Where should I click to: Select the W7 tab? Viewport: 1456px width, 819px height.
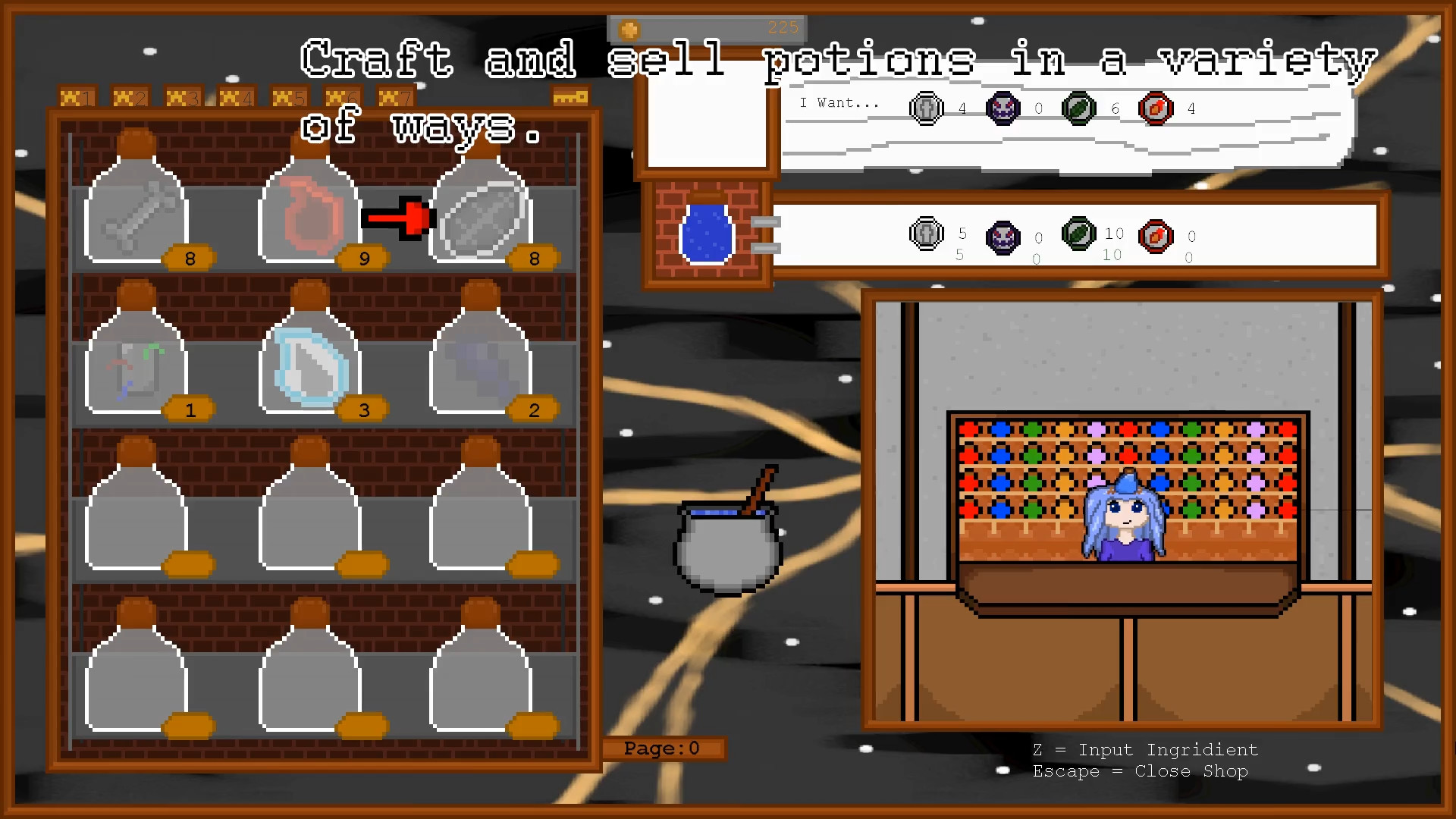[x=397, y=96]
